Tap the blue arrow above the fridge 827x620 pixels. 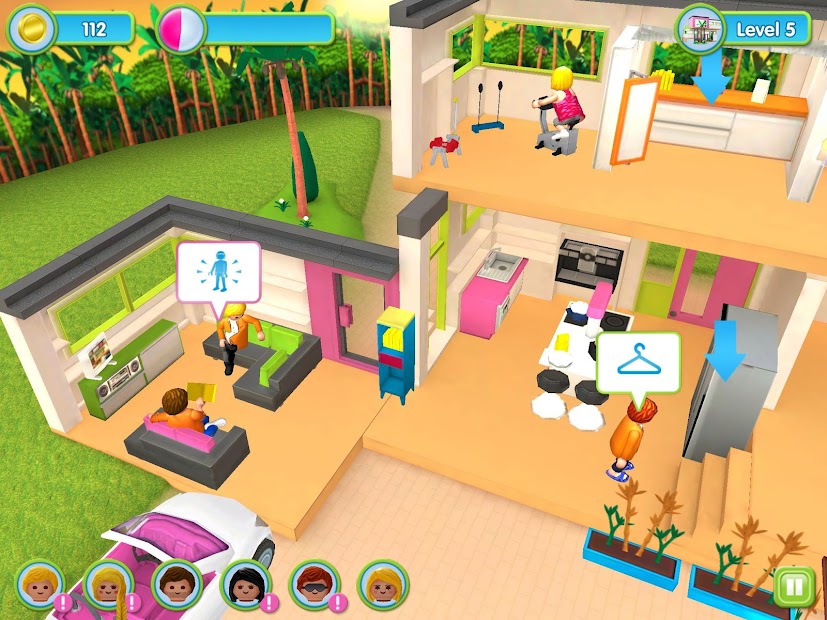725,352
